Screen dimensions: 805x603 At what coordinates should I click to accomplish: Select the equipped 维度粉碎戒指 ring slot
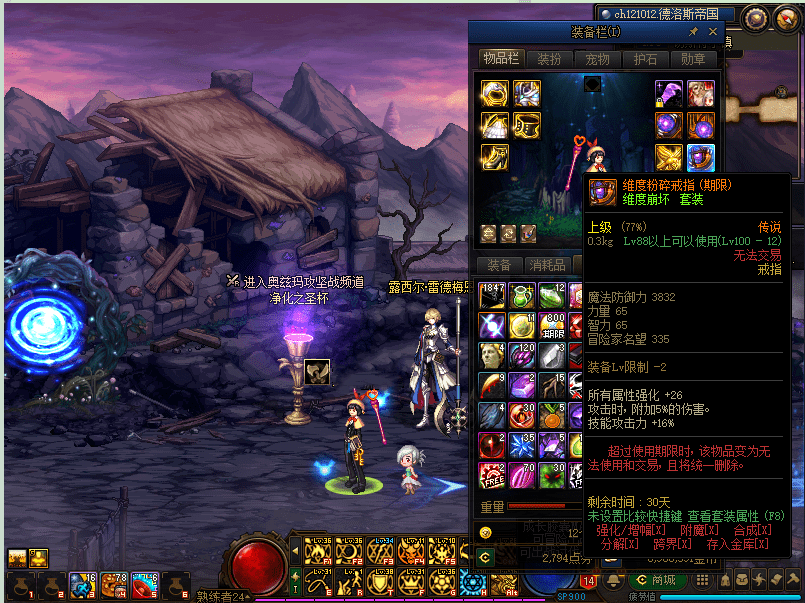pos(700,157)
